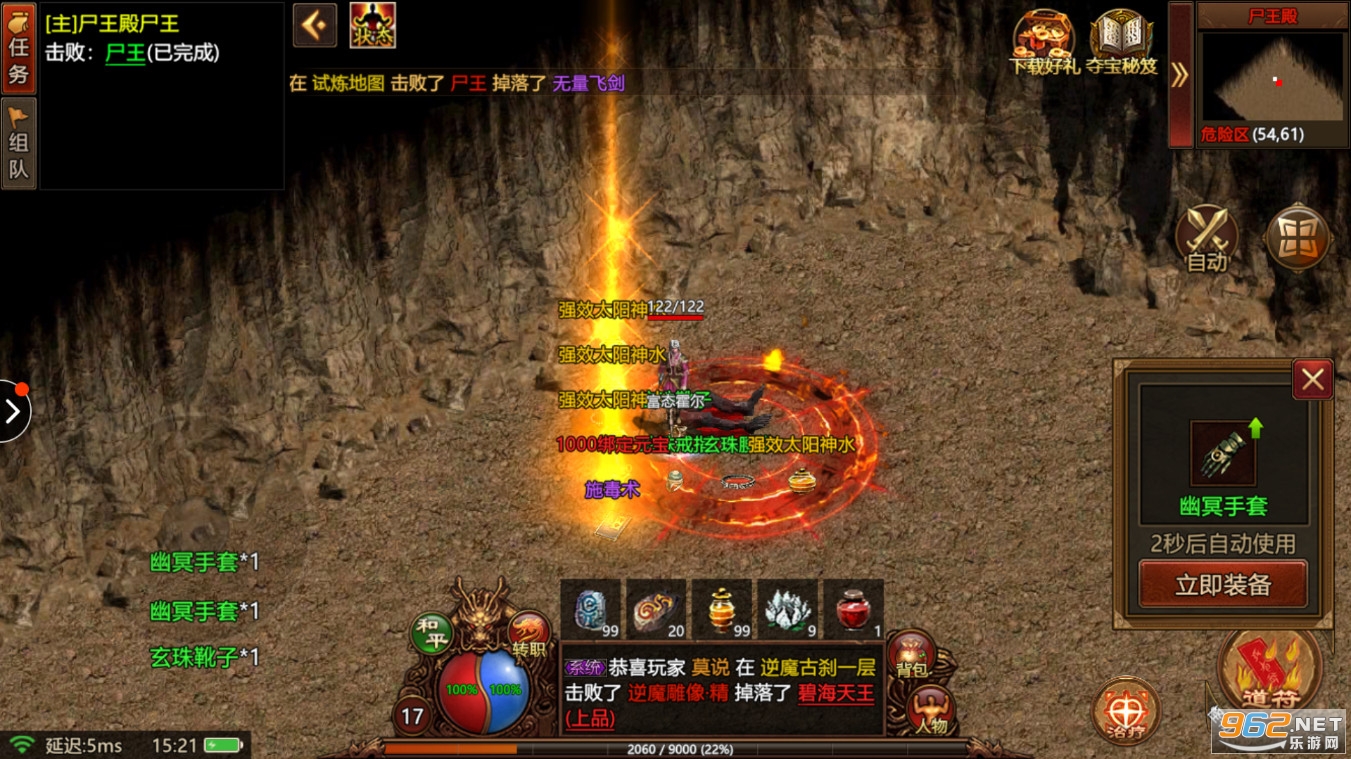The image size is (1351, 759).
Task: Collapse the minimap panel with the double arrow
Action: pos(1180,74)
